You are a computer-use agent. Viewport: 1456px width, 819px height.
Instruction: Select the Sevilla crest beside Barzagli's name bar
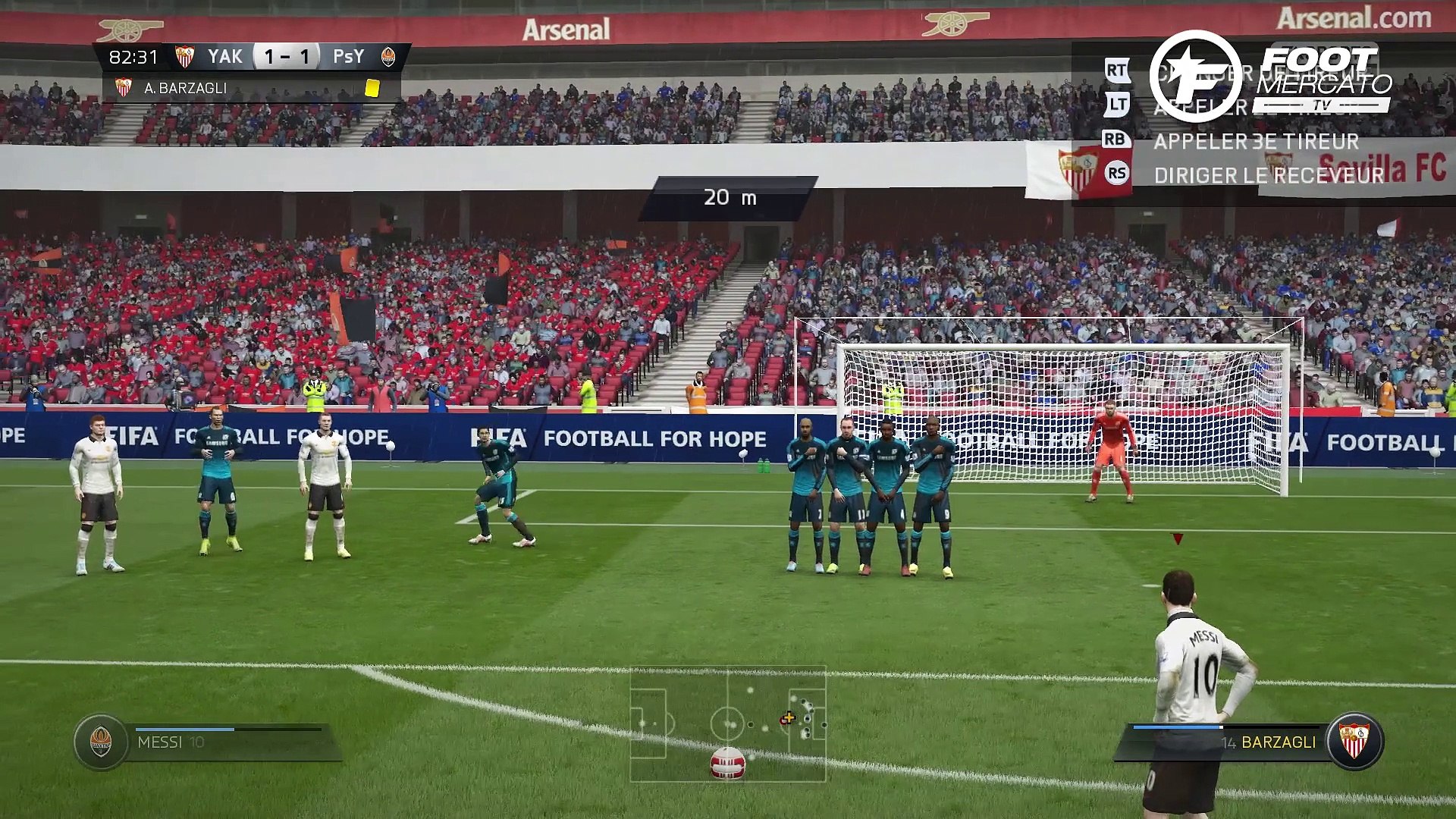[1354, 741]
